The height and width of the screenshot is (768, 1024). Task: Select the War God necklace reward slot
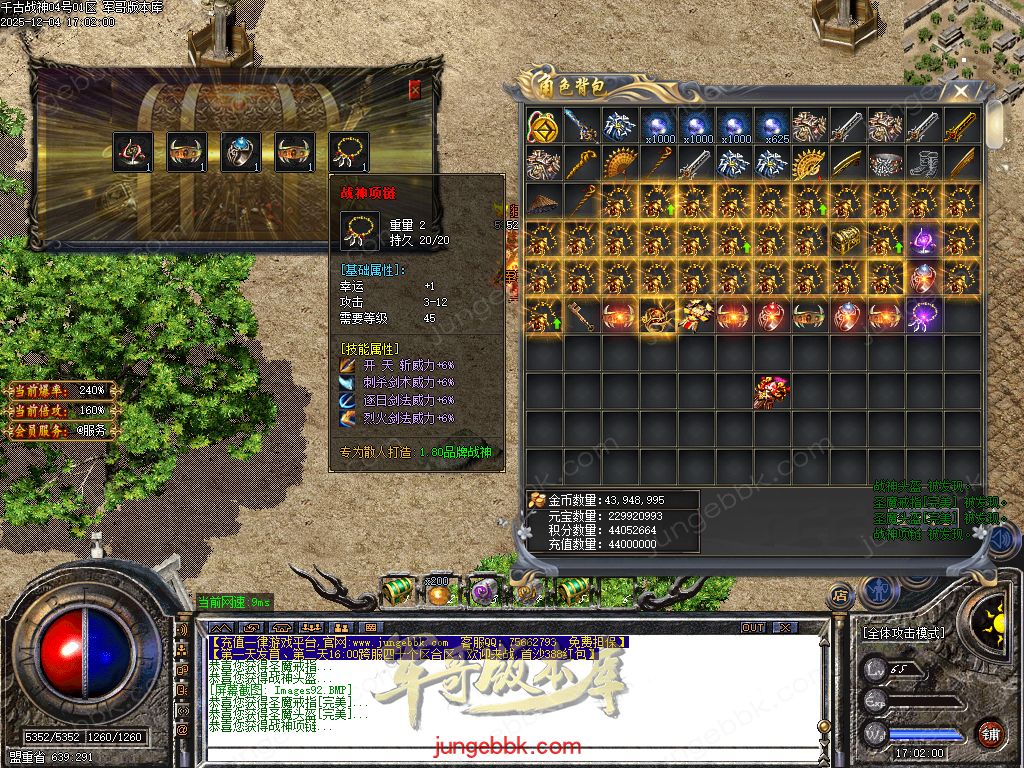[349, 151]
